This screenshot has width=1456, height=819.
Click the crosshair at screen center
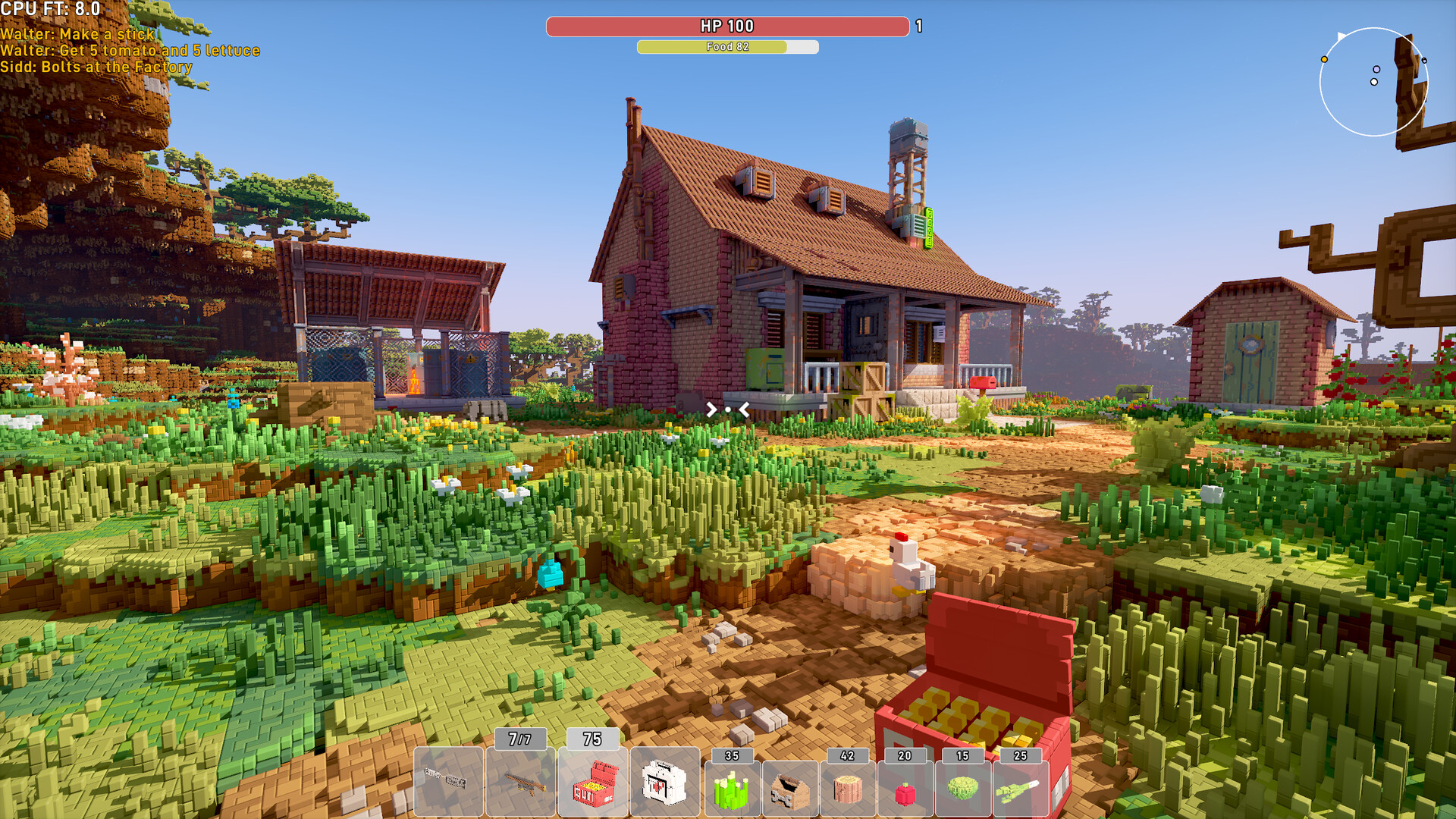click(728, 409)
